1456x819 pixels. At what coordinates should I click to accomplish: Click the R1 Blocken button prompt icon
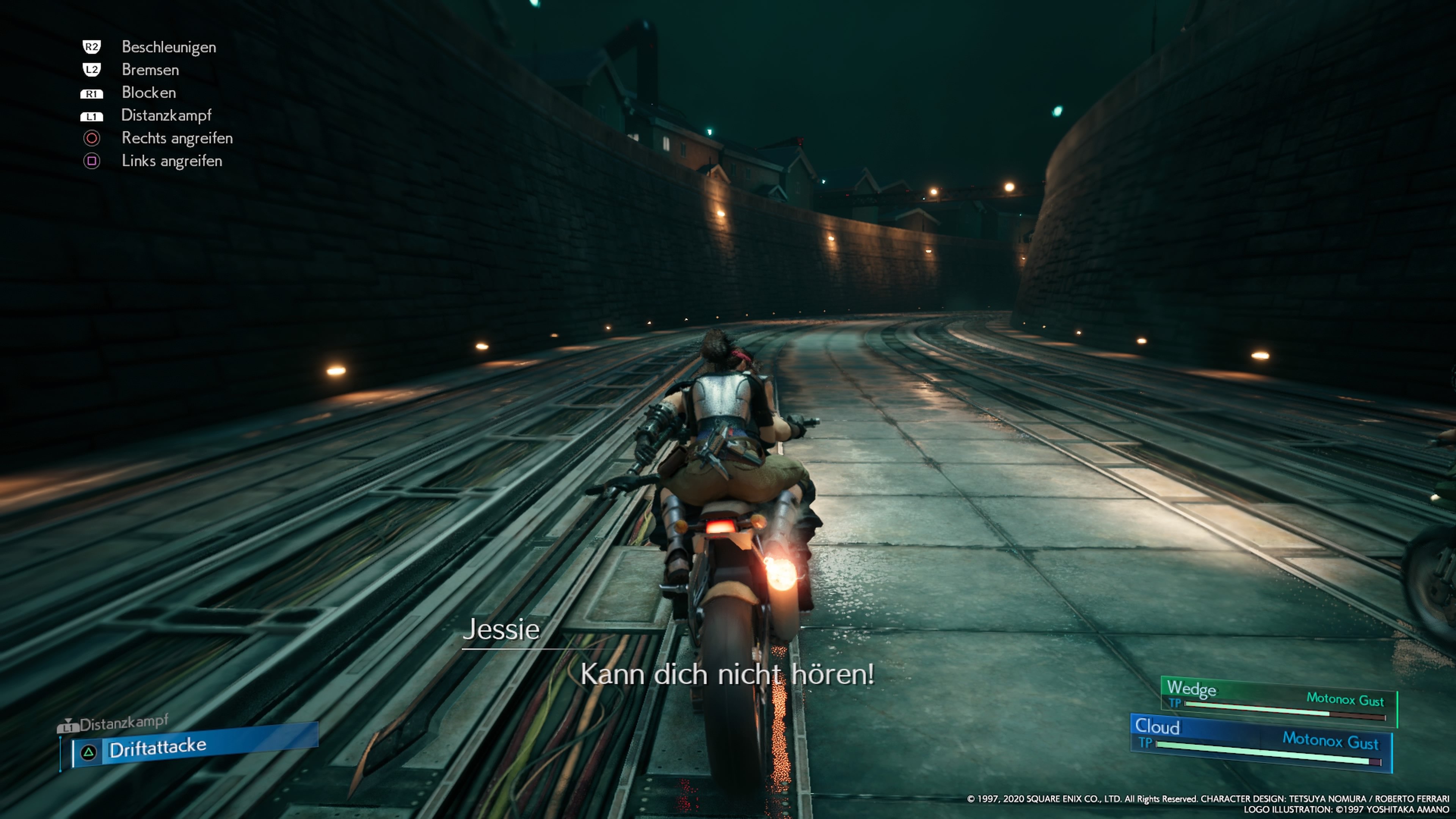[x=92, y=93]
